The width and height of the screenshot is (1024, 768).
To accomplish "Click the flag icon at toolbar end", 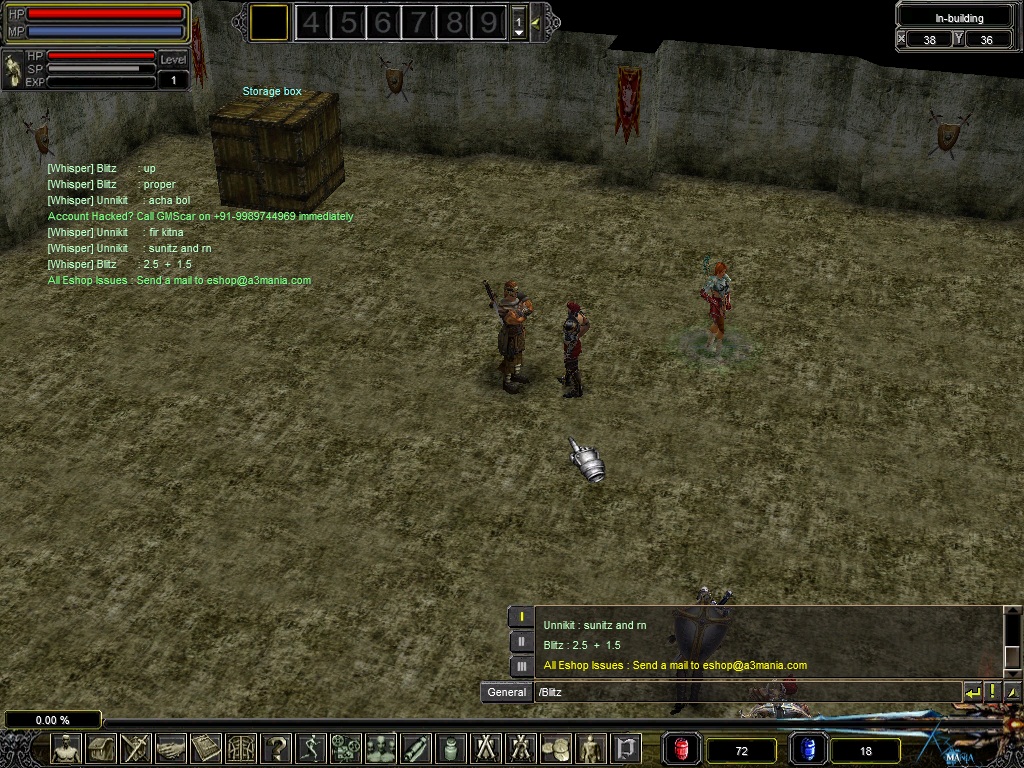I will pyautogui.click(x=626, y=748).
